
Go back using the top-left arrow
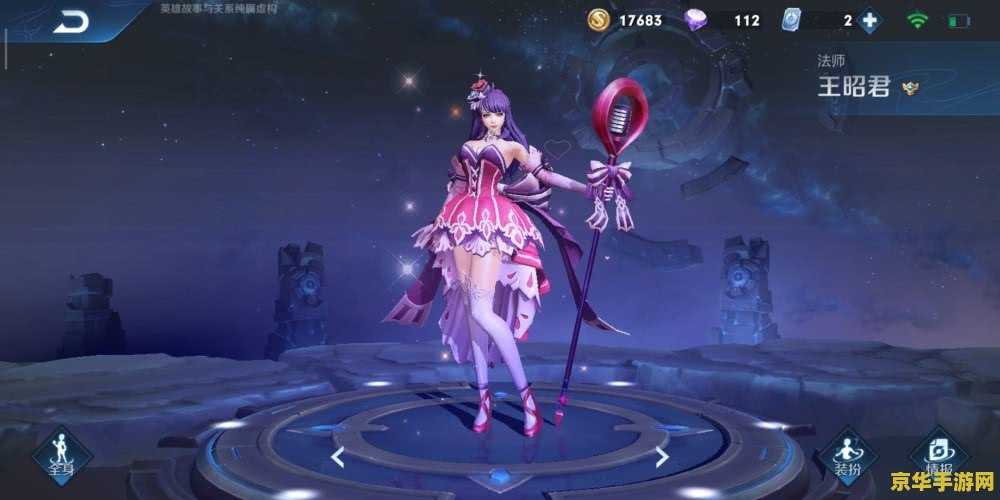point(71,21)
